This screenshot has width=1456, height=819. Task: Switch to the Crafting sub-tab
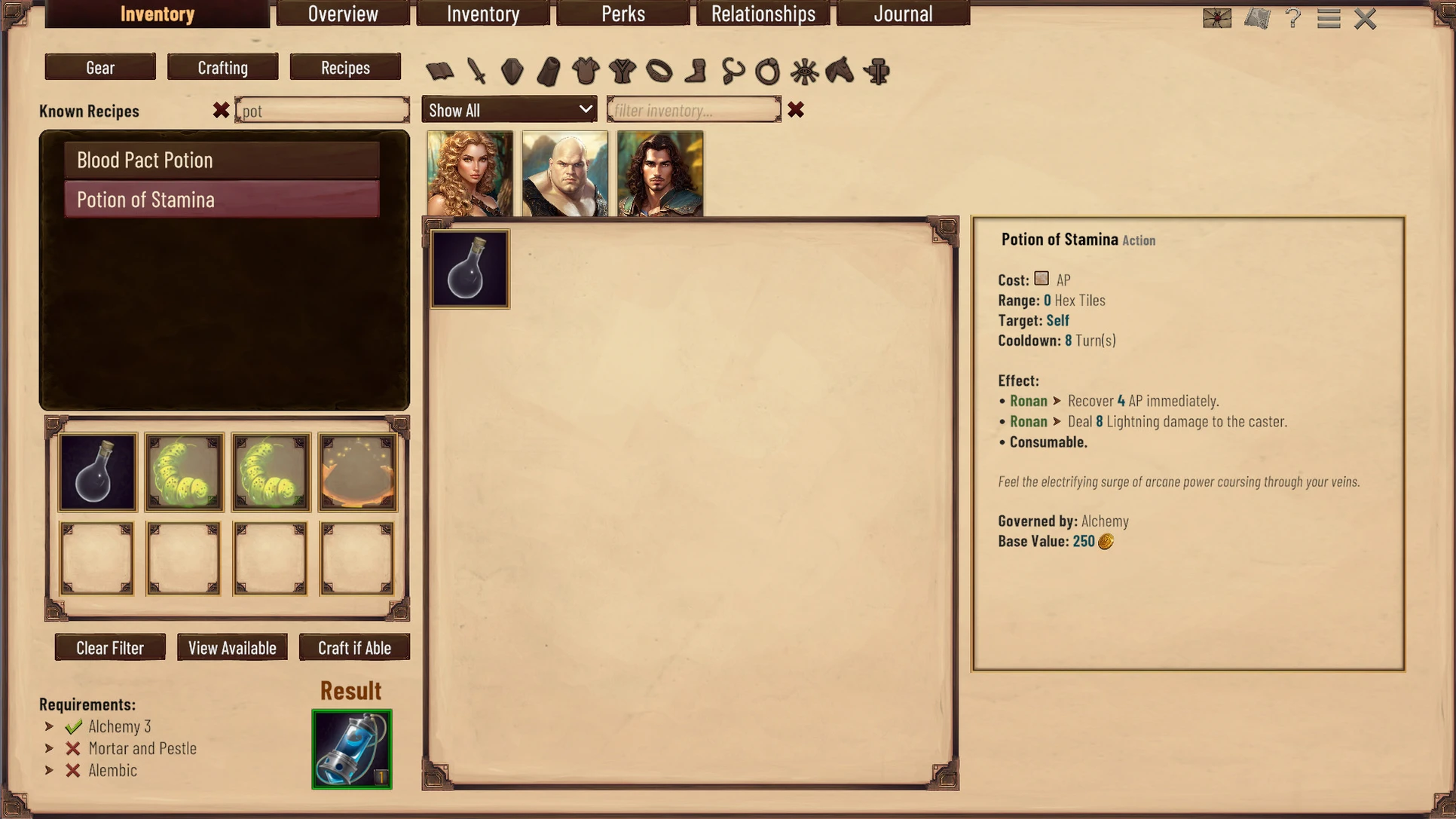coord(222,67)
